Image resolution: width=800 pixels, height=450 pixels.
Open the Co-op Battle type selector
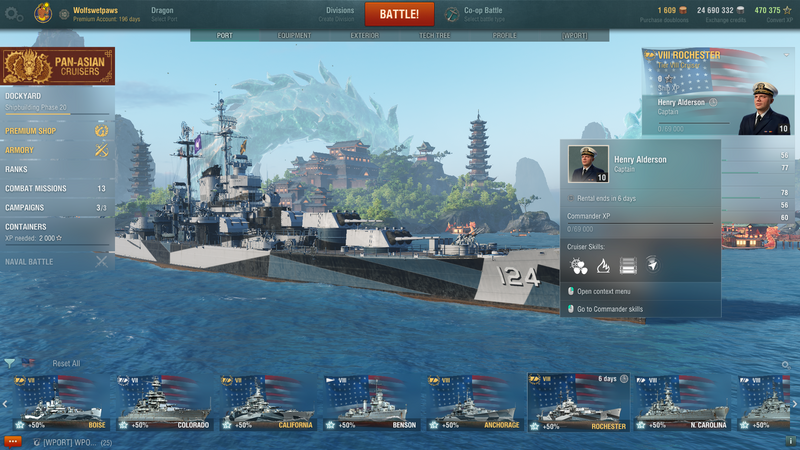485,14
